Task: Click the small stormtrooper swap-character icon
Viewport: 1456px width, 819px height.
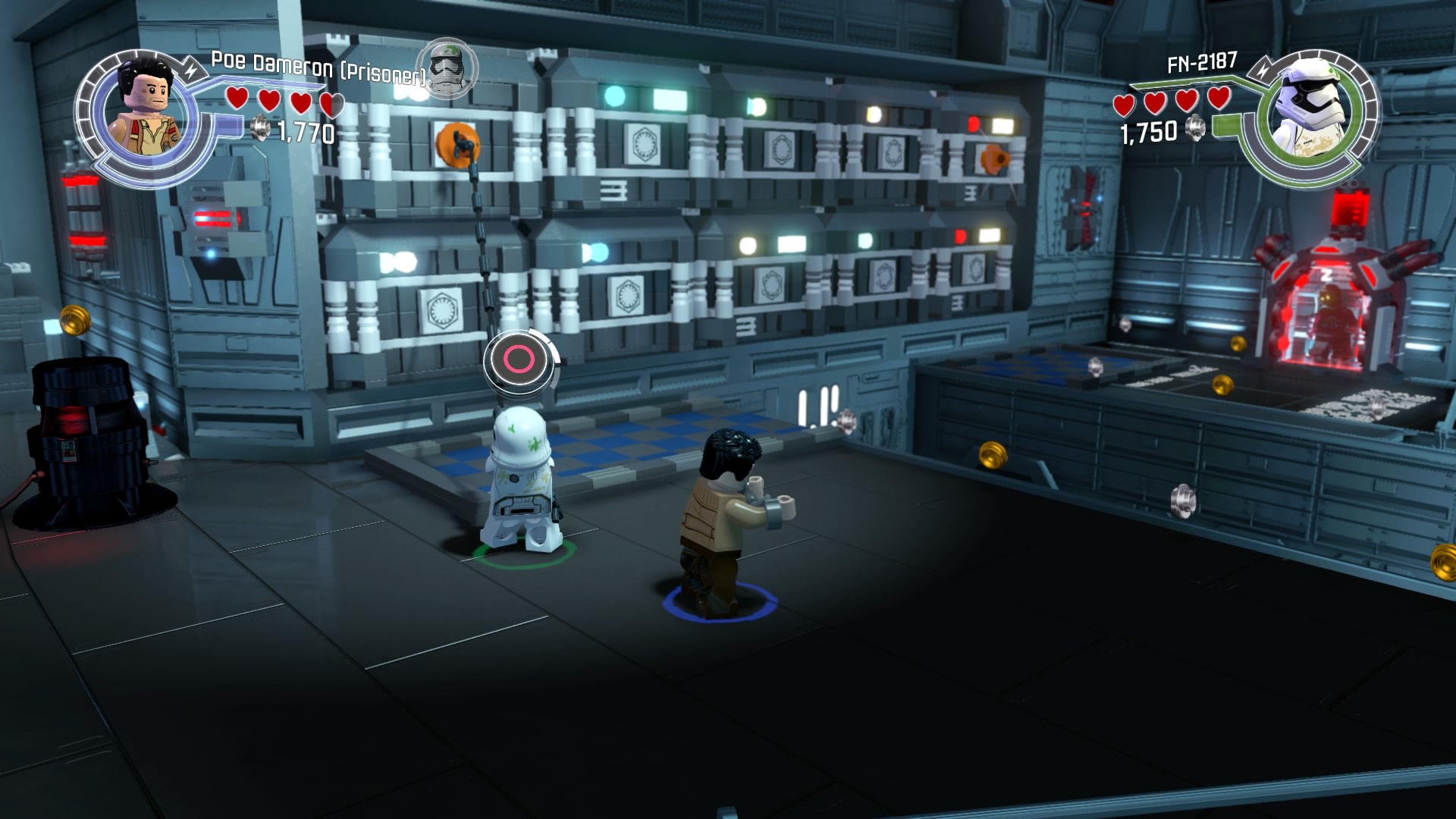Action: point(448,69)
